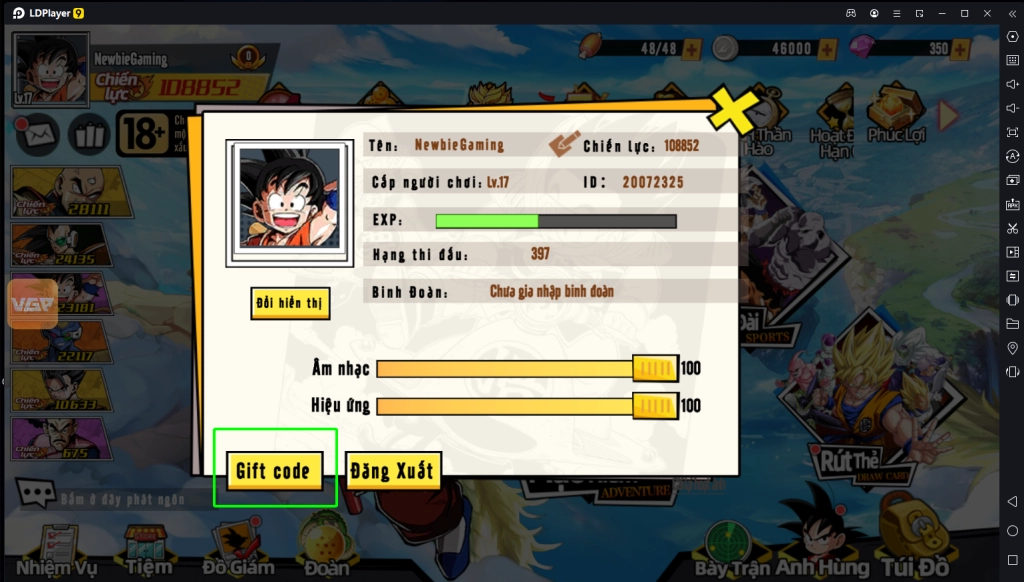
Task: Close the profile popup with yellow X
Action: point(731,112)
